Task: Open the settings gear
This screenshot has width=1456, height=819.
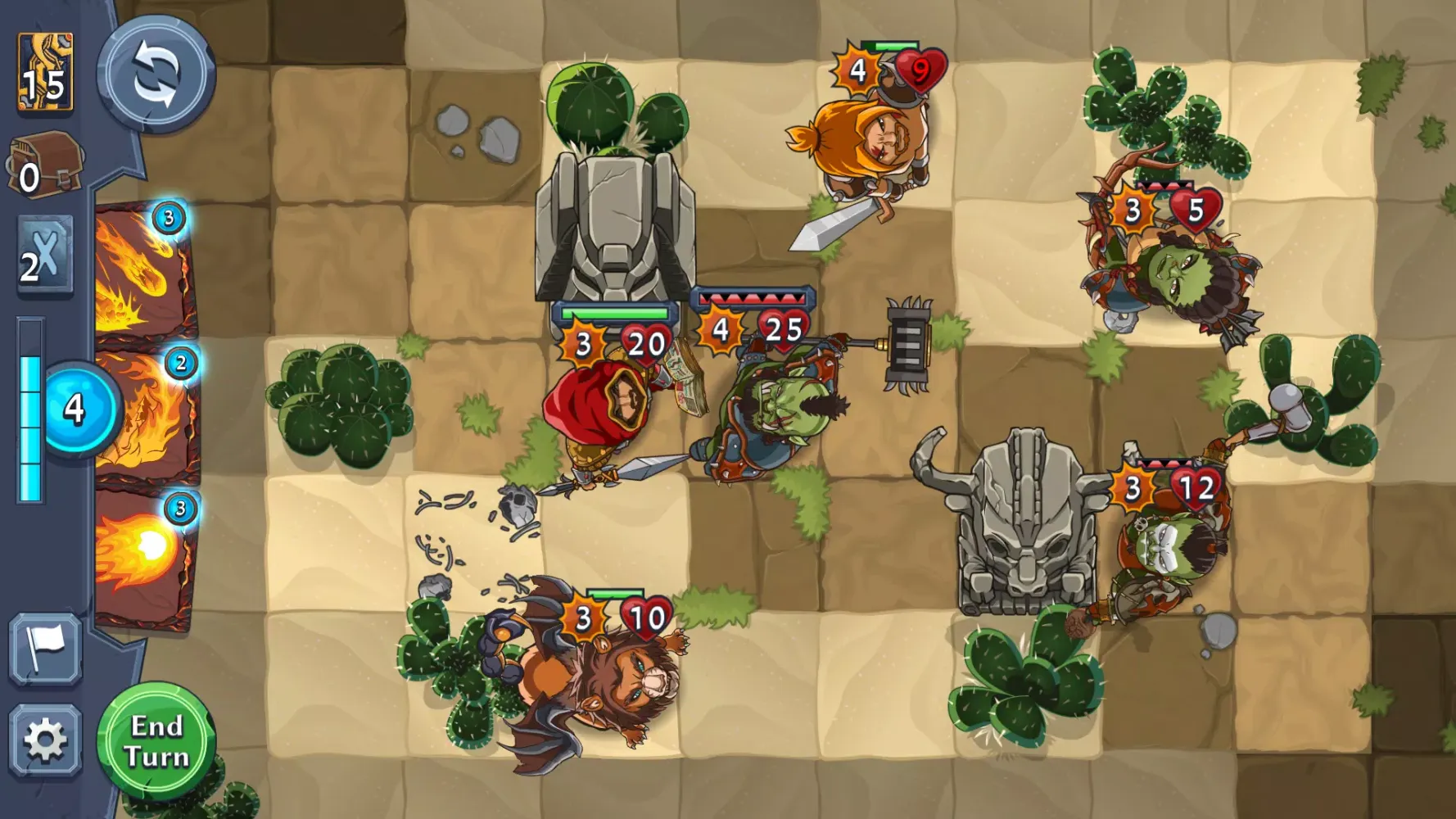Action: tap(47, 739)
